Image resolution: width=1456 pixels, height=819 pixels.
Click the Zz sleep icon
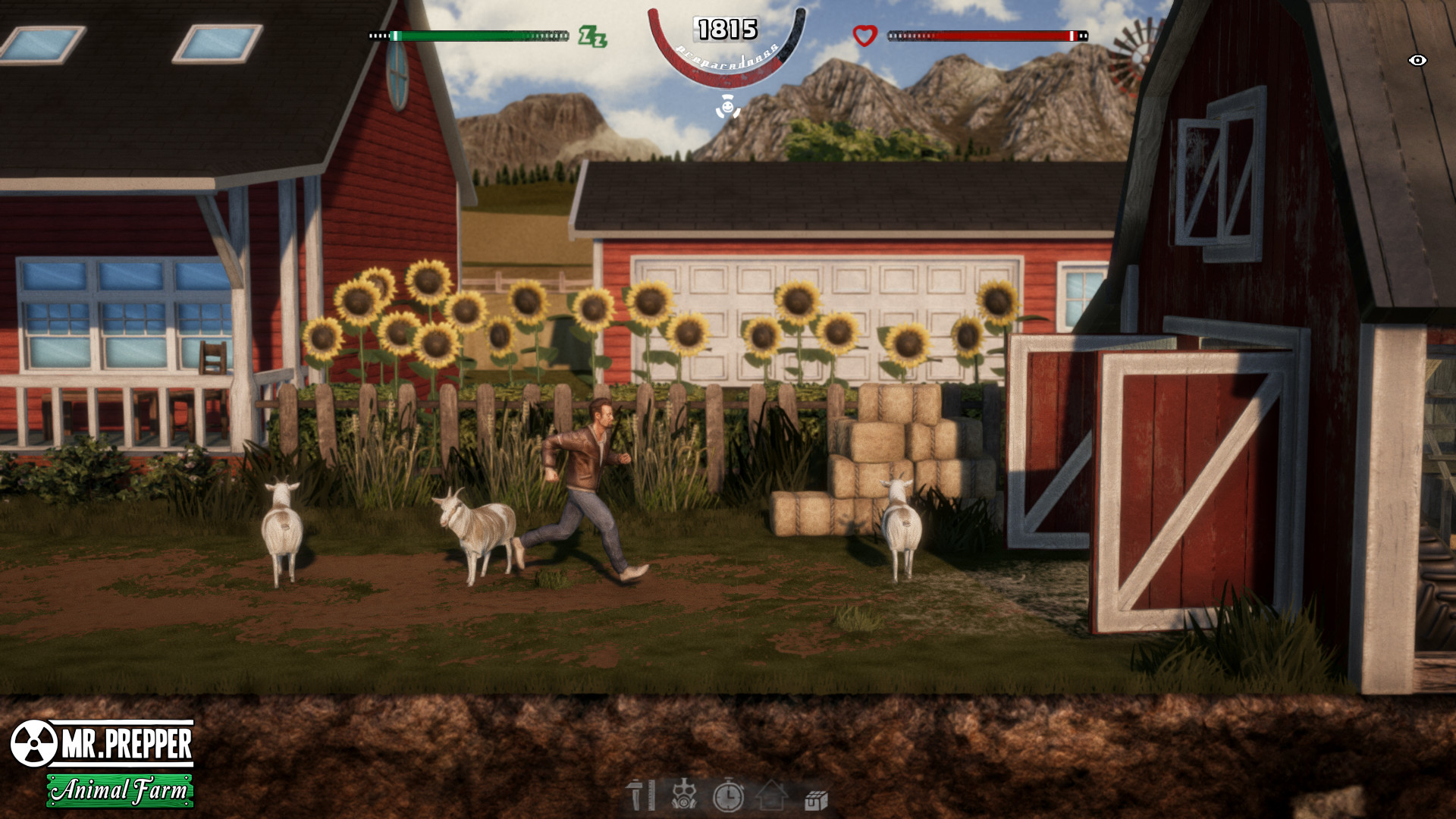pos(596,34)
